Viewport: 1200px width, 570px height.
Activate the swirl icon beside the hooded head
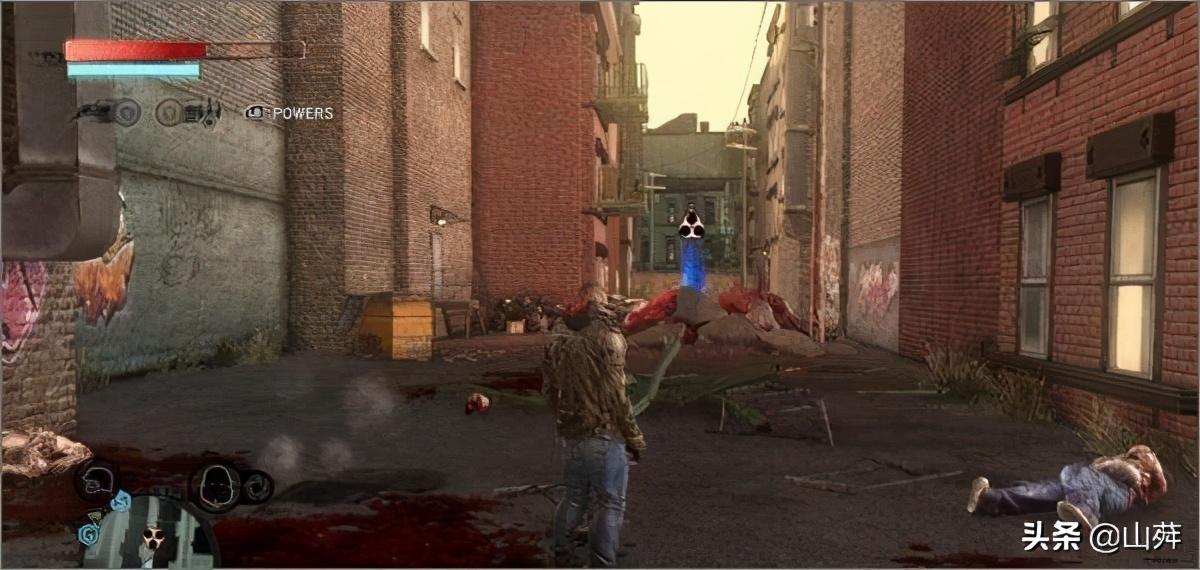coord(257,487)
